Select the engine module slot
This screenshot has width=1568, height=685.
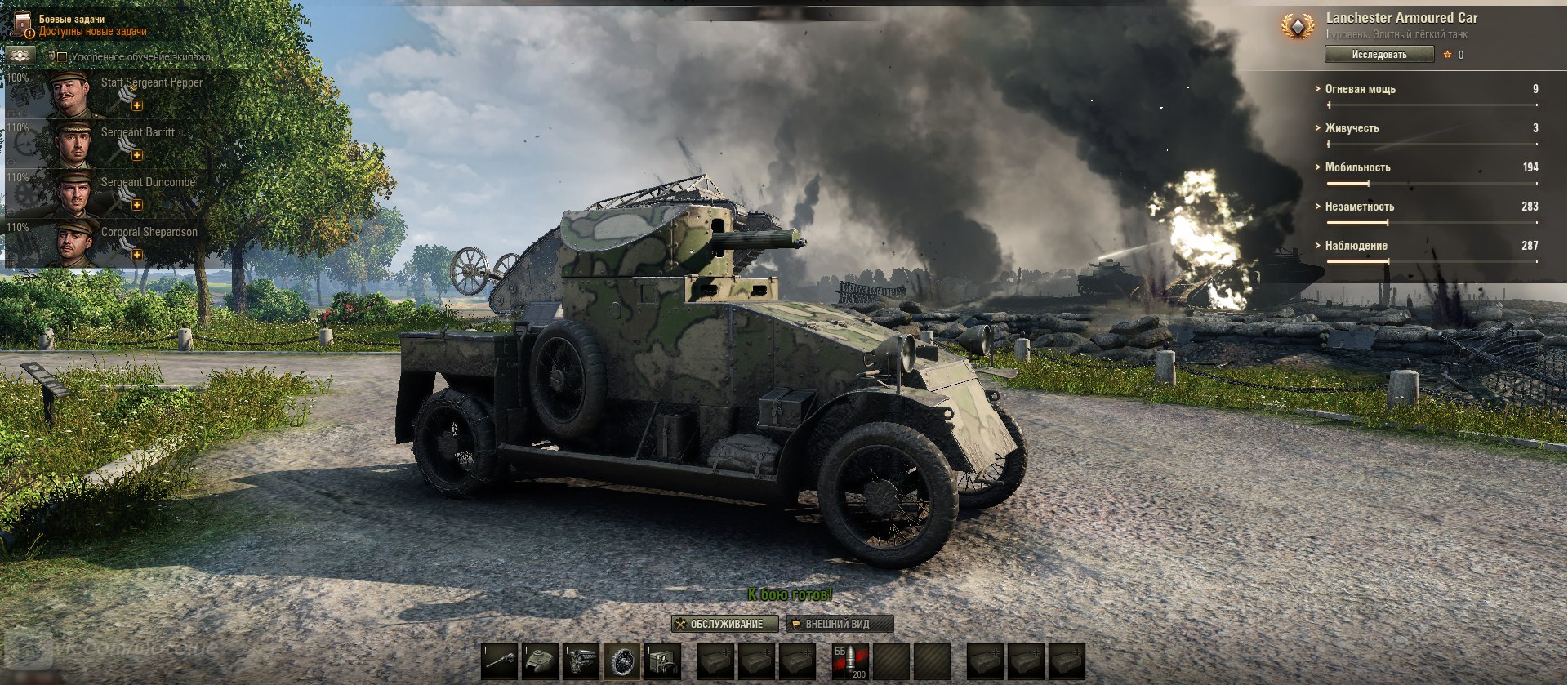click(581, 661)
